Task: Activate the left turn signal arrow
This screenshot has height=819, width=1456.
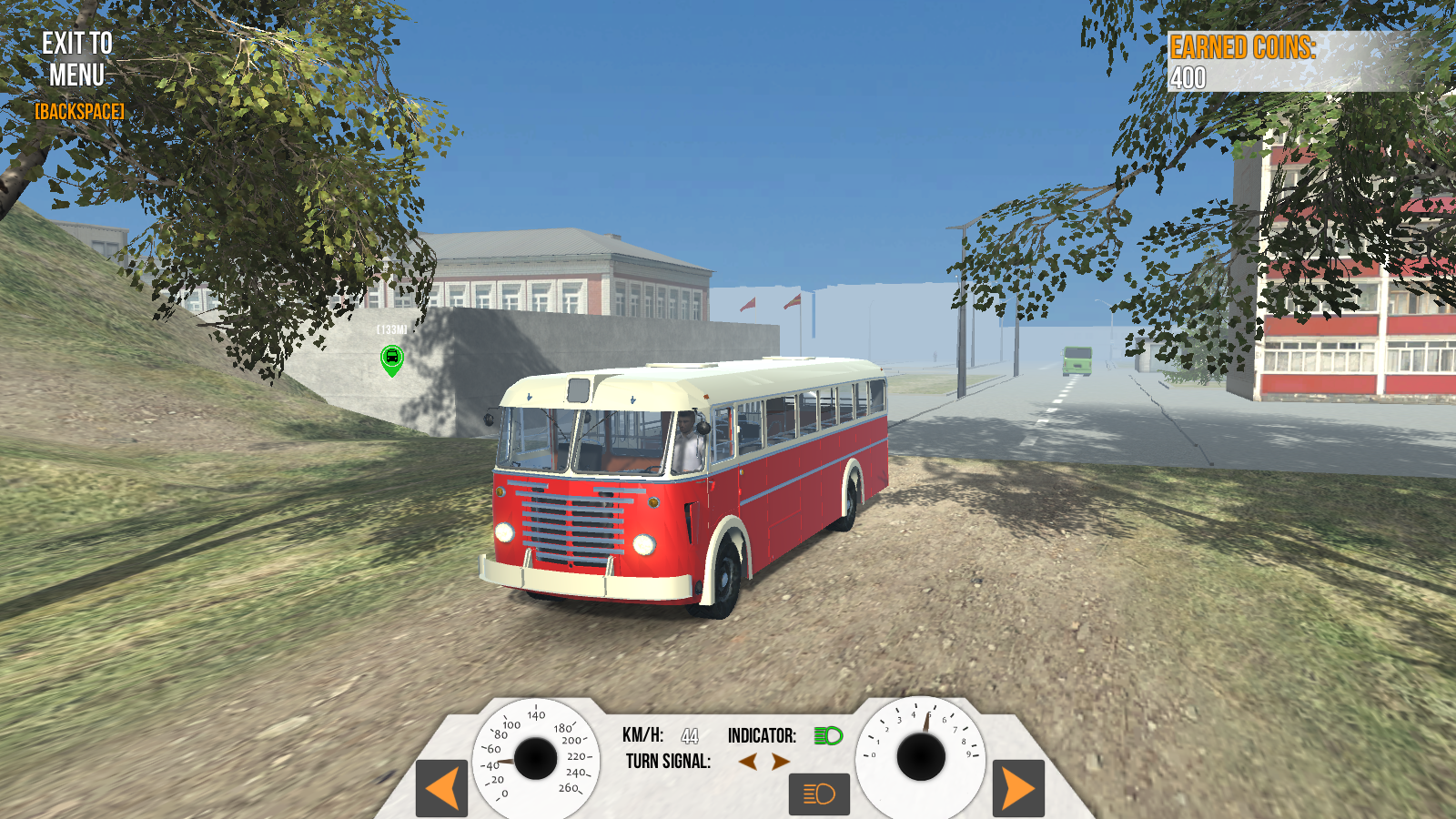Action: [747, 761]
